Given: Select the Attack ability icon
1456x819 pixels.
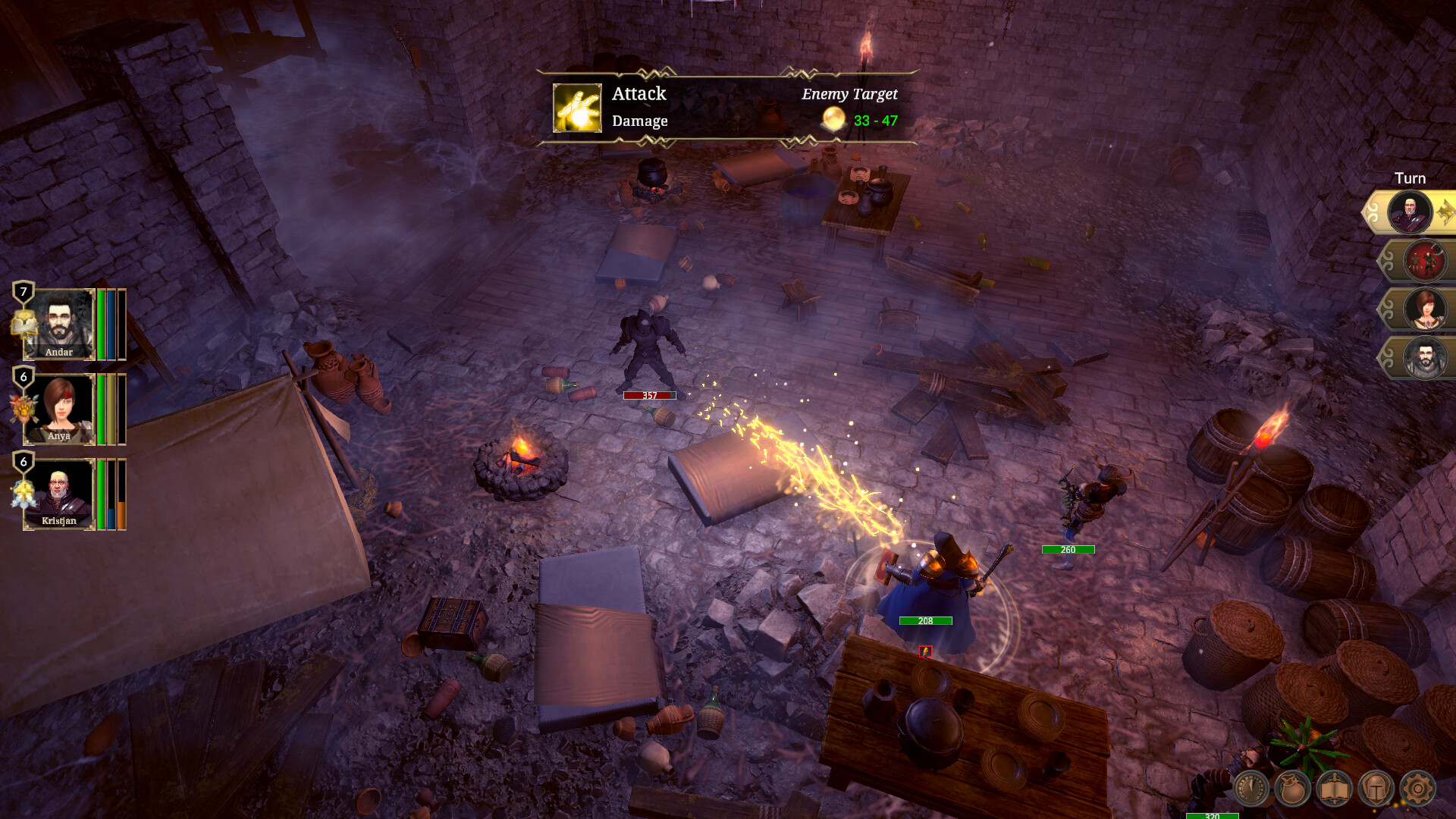Looking at the screenshot, I should 577,108.
